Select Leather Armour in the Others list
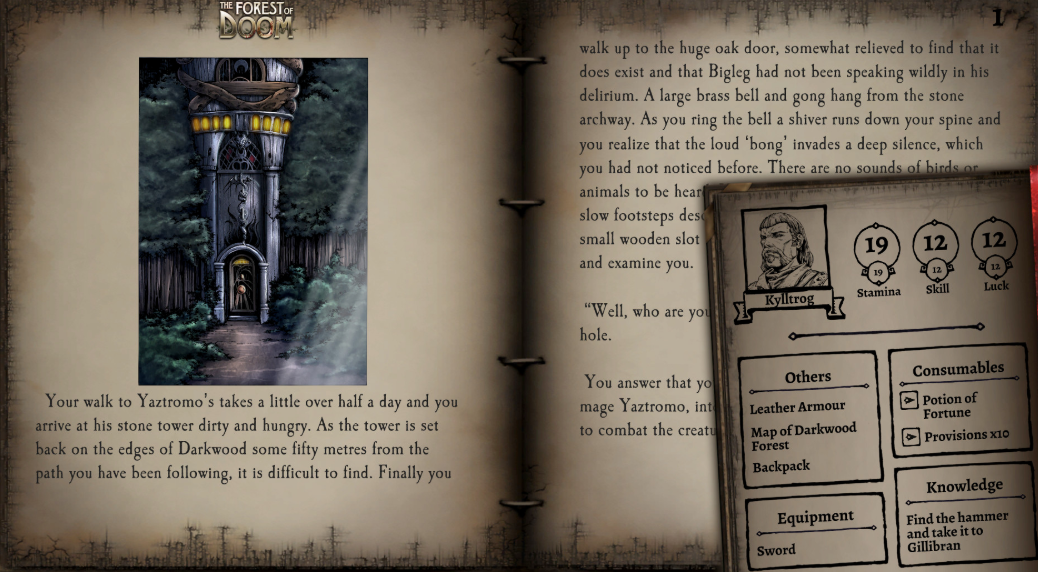This screenshot has width=1038, height=572. 797,407
